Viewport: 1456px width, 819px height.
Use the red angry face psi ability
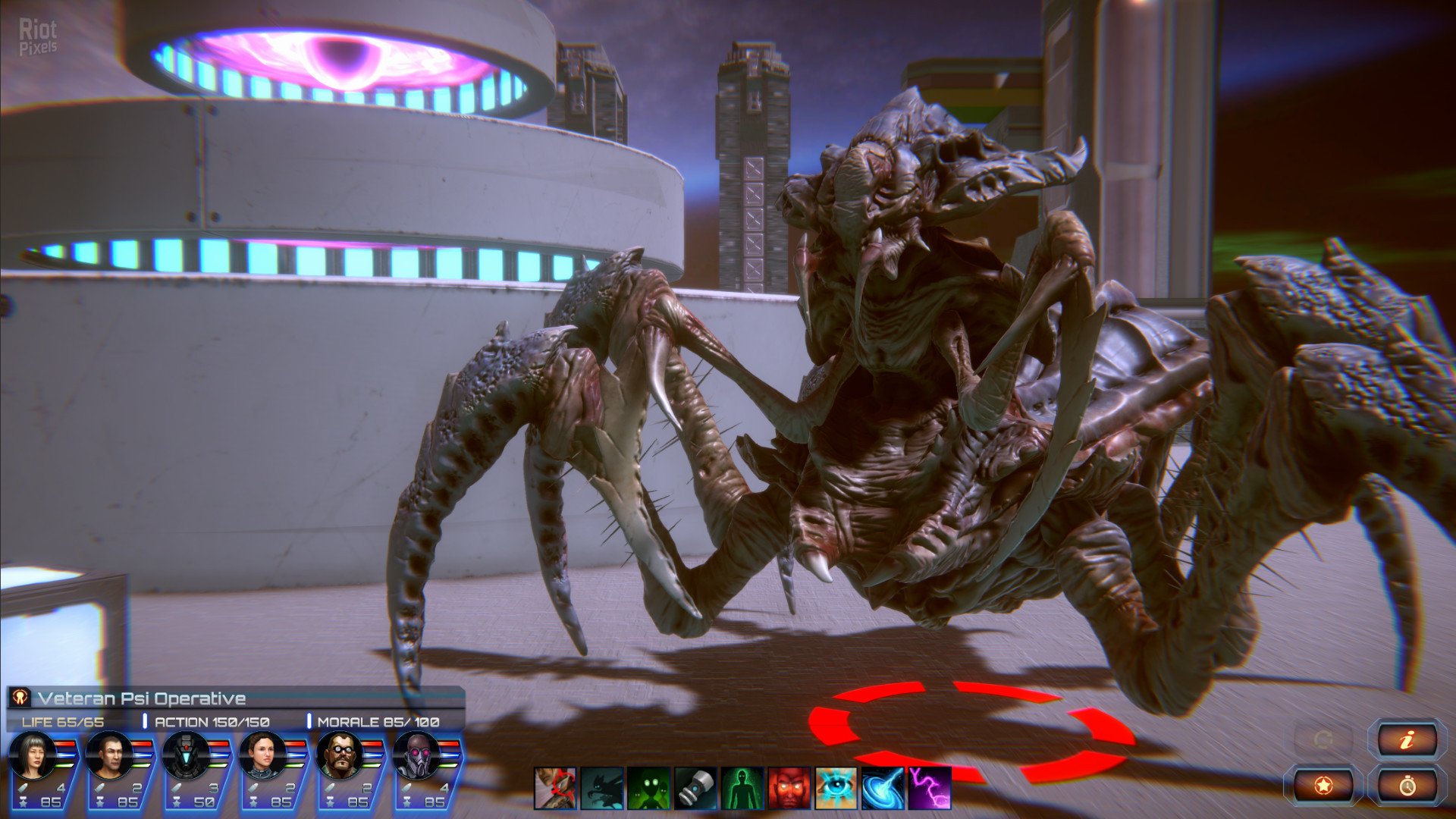tap(789, 788)
